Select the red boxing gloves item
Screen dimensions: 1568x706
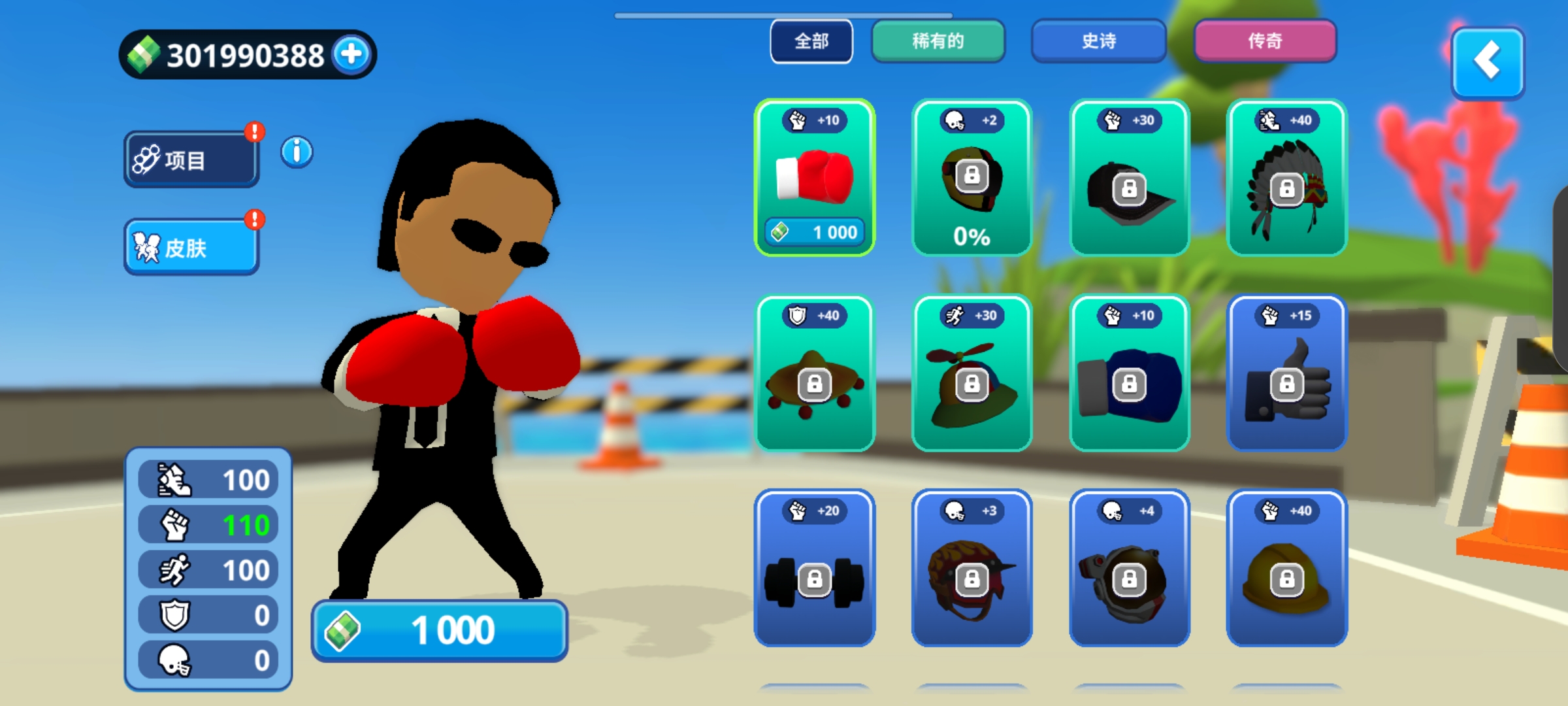815,176
